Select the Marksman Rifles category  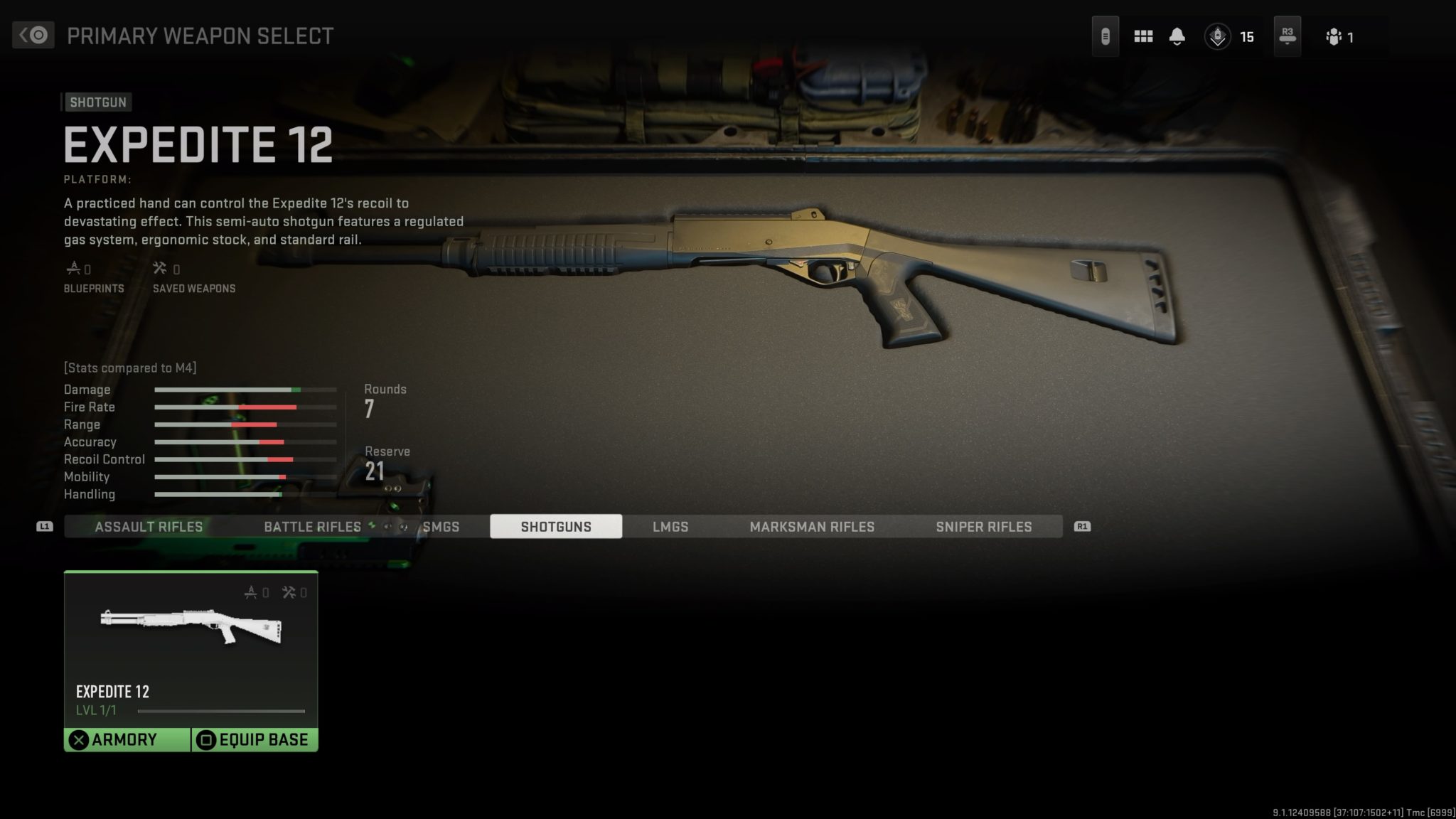[811, 526]
